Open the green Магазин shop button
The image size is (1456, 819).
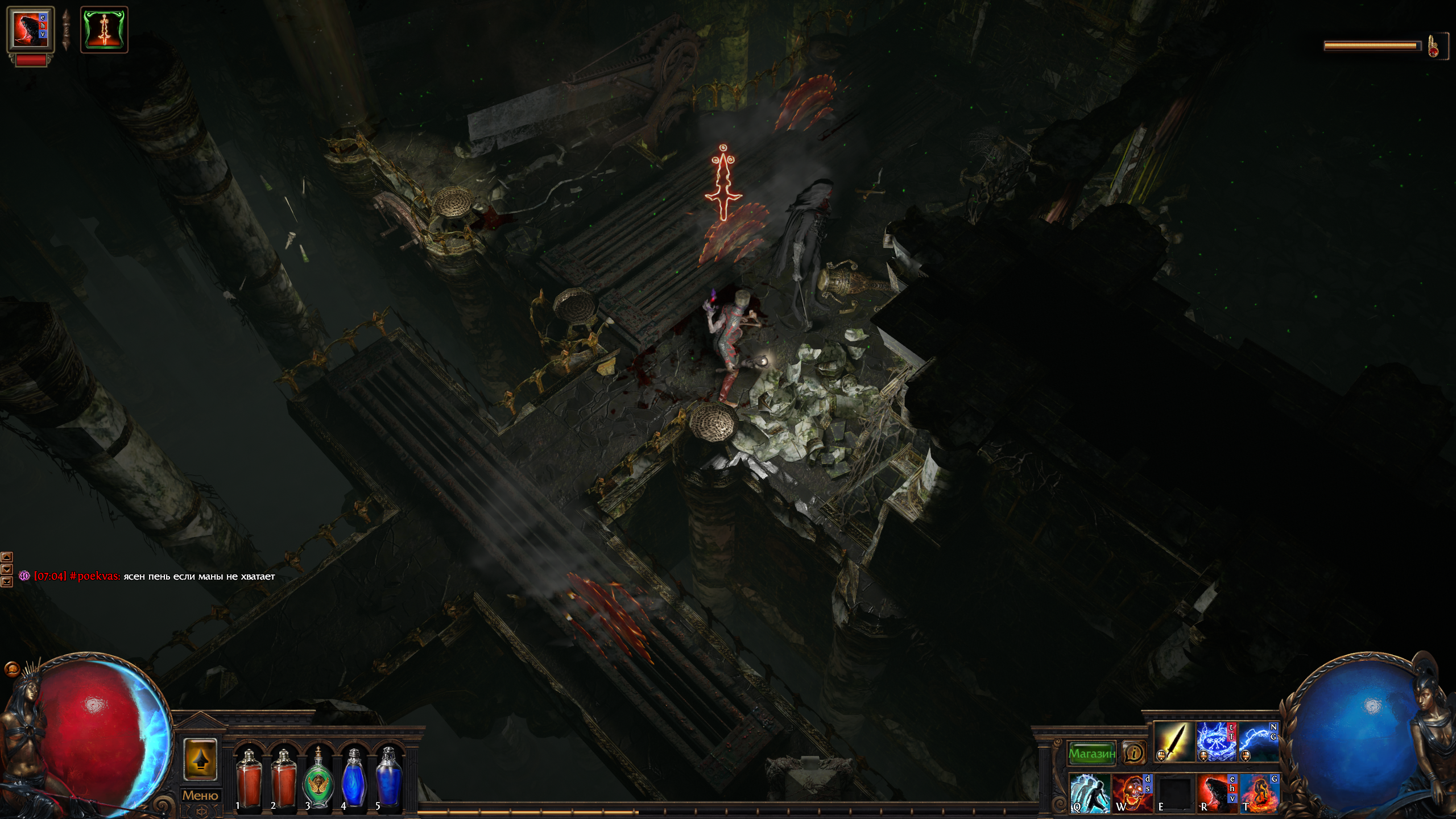tap(1091, 754)
